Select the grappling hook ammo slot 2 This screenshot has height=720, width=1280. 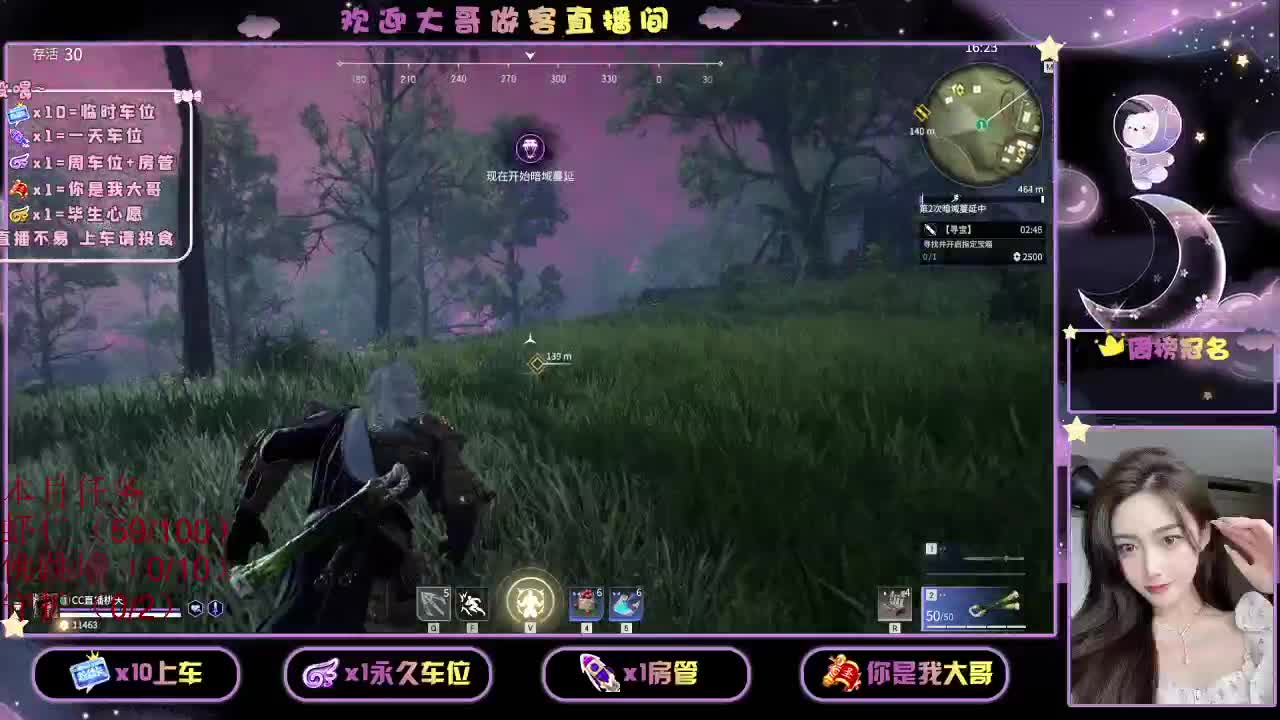(x=974, y=607)
